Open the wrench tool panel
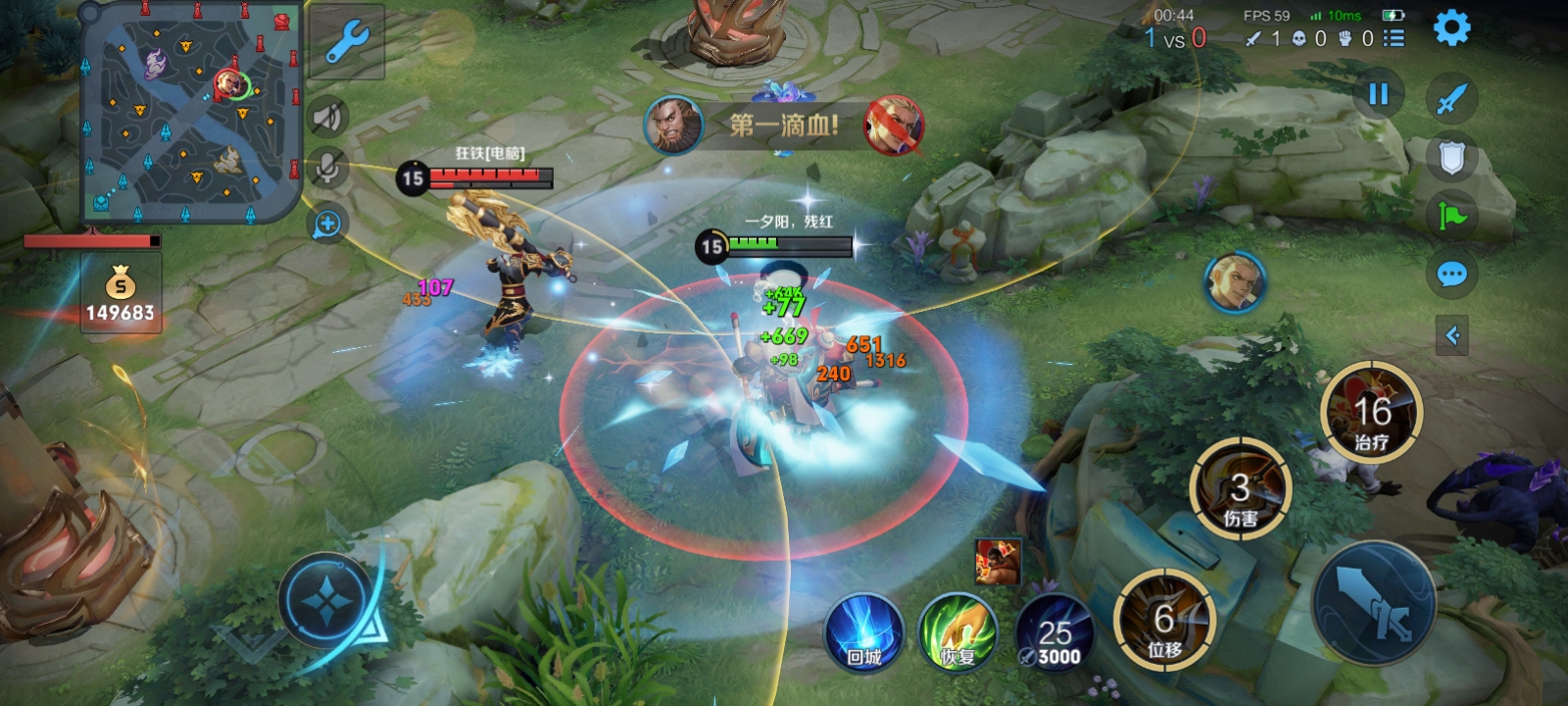The image size is (1568, 706). 346,42
